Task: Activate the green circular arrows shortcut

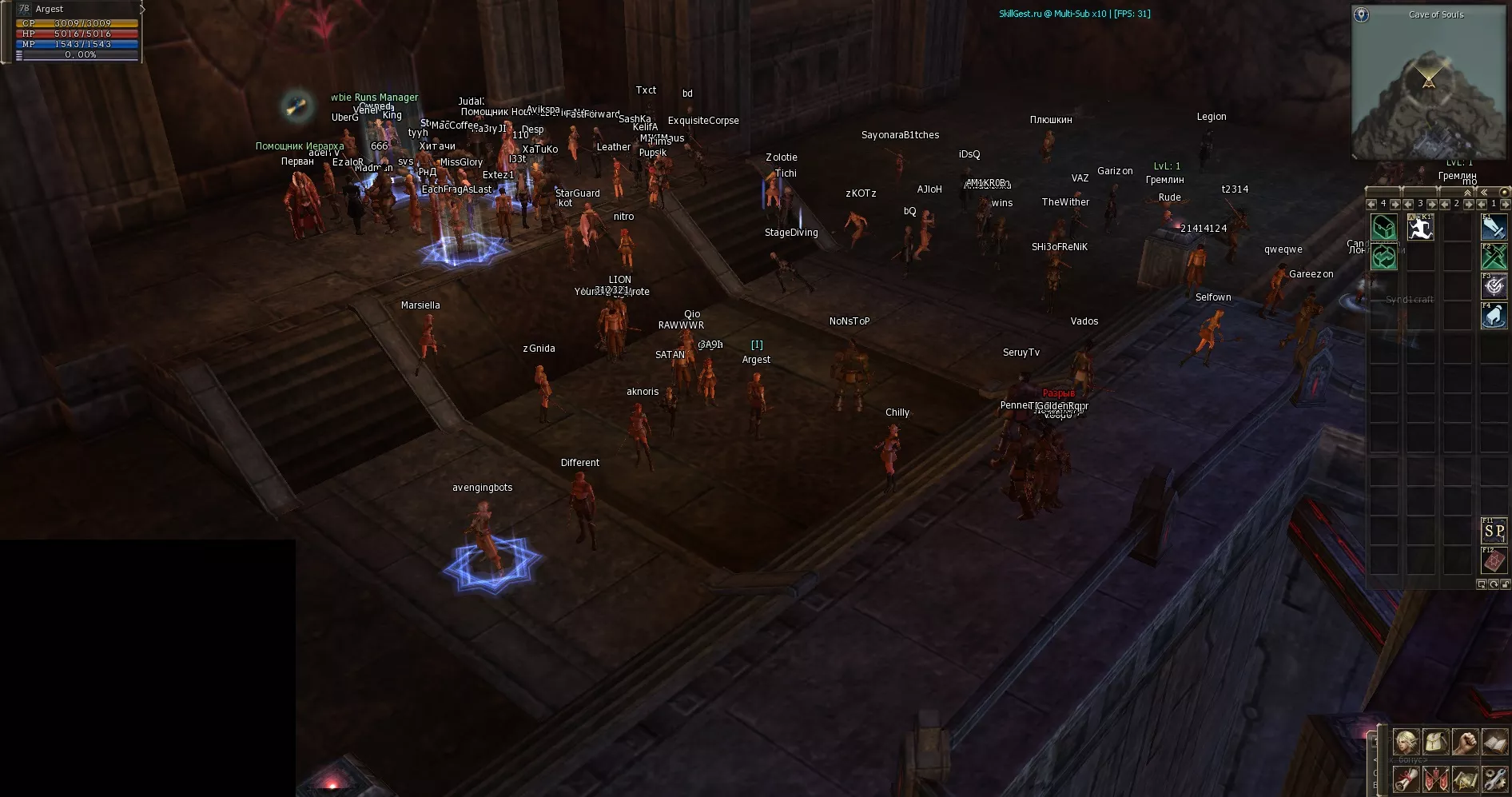Action: coord(1384,257)
